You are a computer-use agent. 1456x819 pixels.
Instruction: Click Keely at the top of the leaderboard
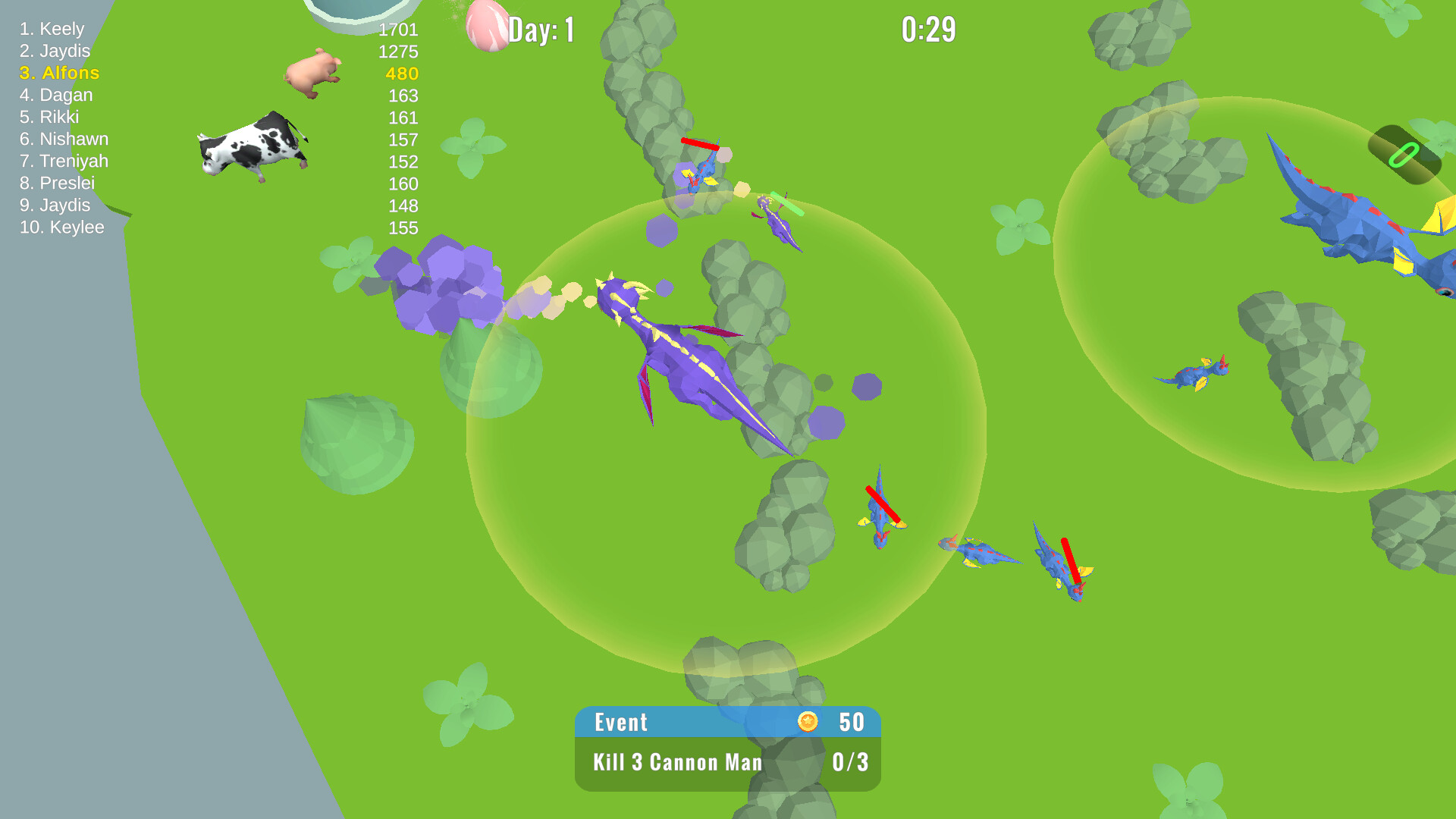click(53, 29)
